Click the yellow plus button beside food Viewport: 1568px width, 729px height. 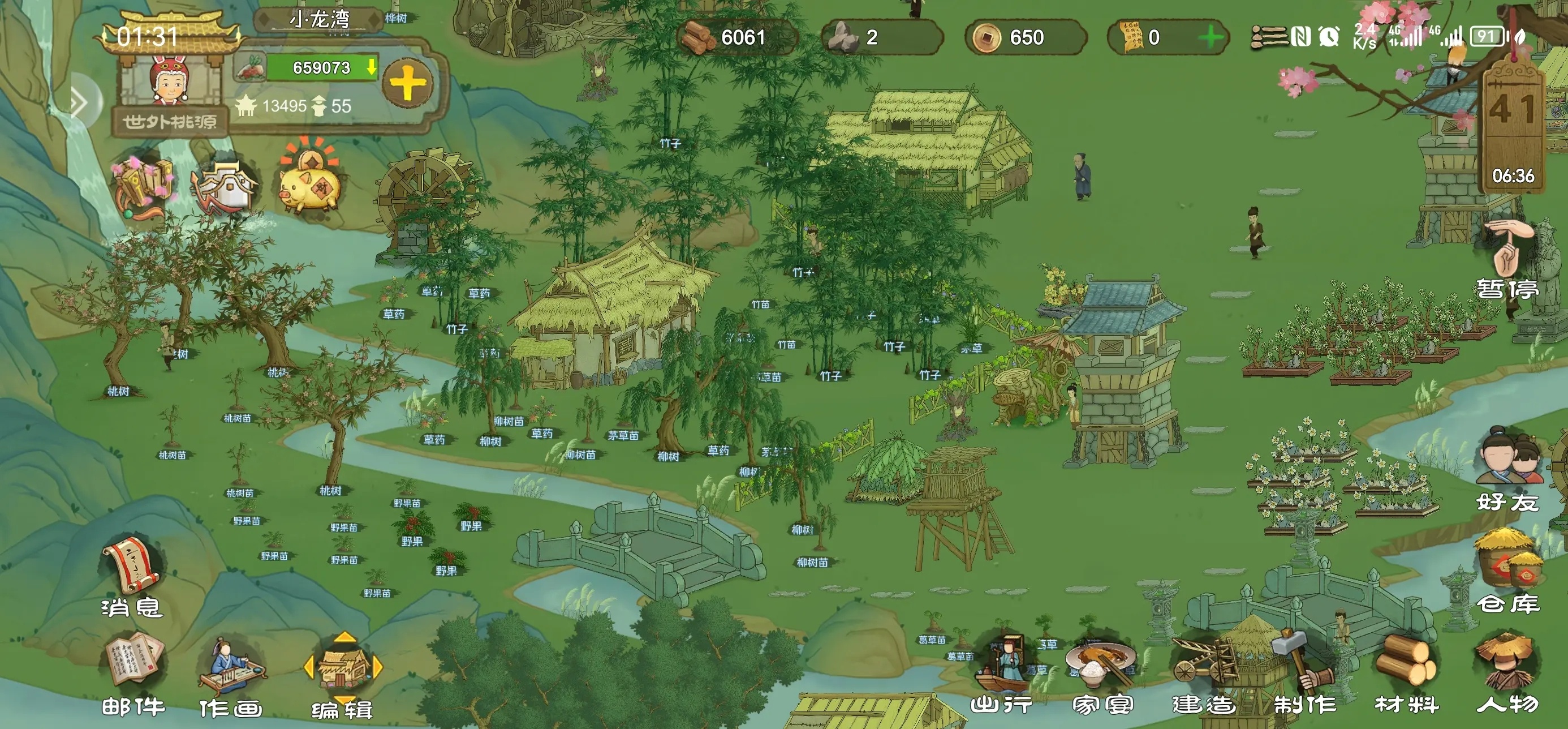tap(408, 84)
